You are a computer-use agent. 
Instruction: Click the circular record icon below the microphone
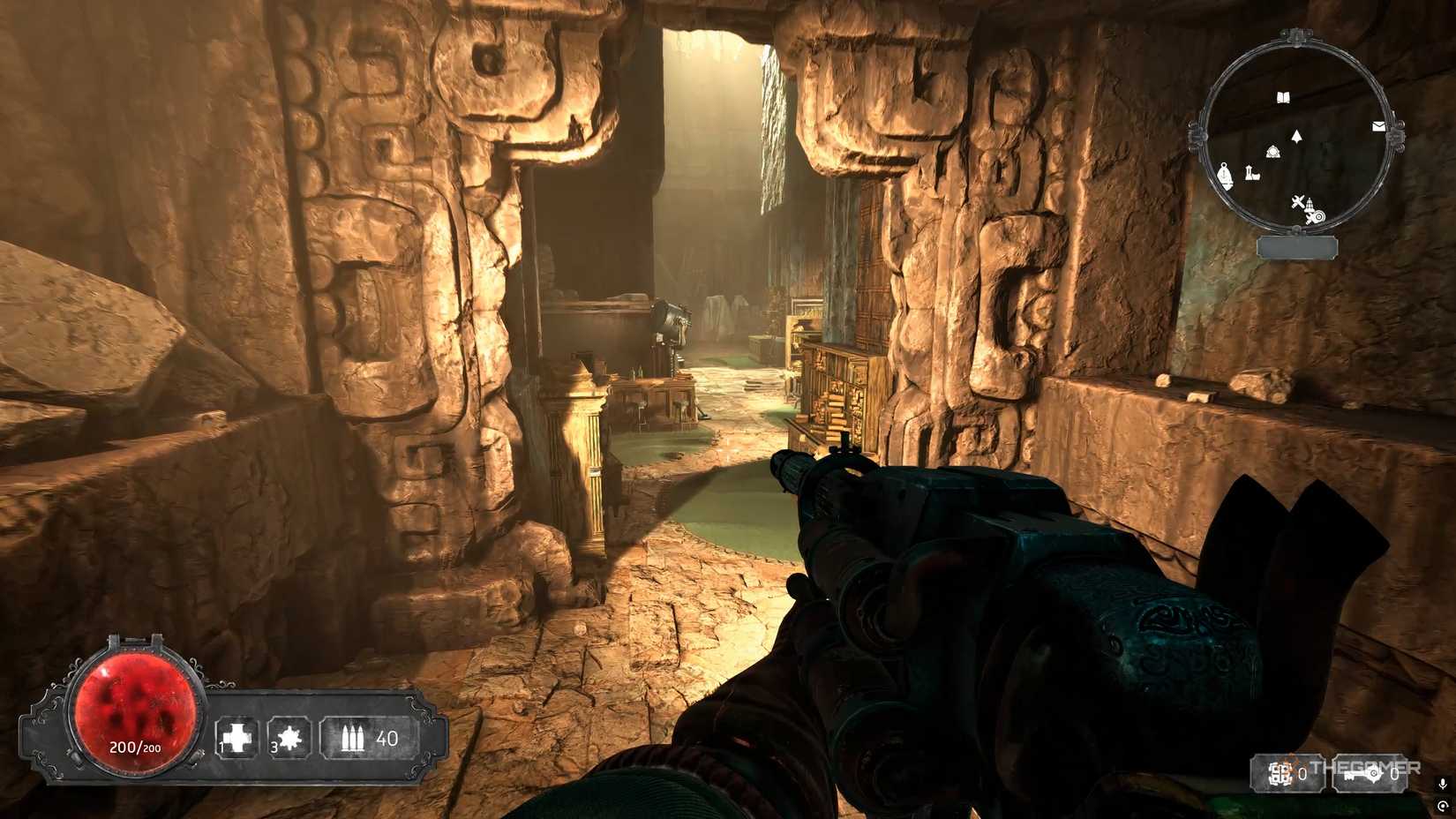(x=1443, y=805)
